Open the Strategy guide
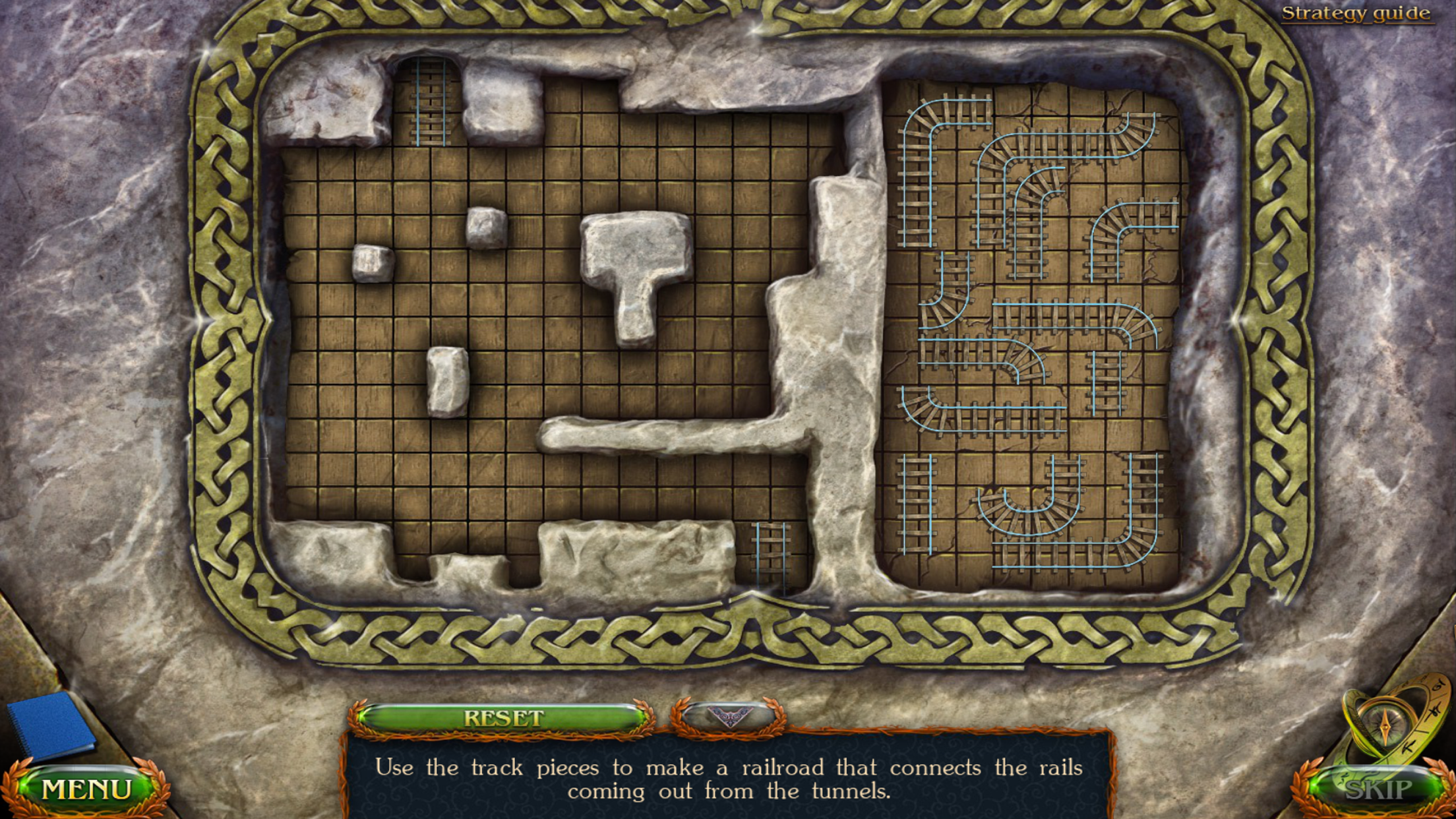Image resolution: width=1456 pixels, height=819 pixels. 1356,13
